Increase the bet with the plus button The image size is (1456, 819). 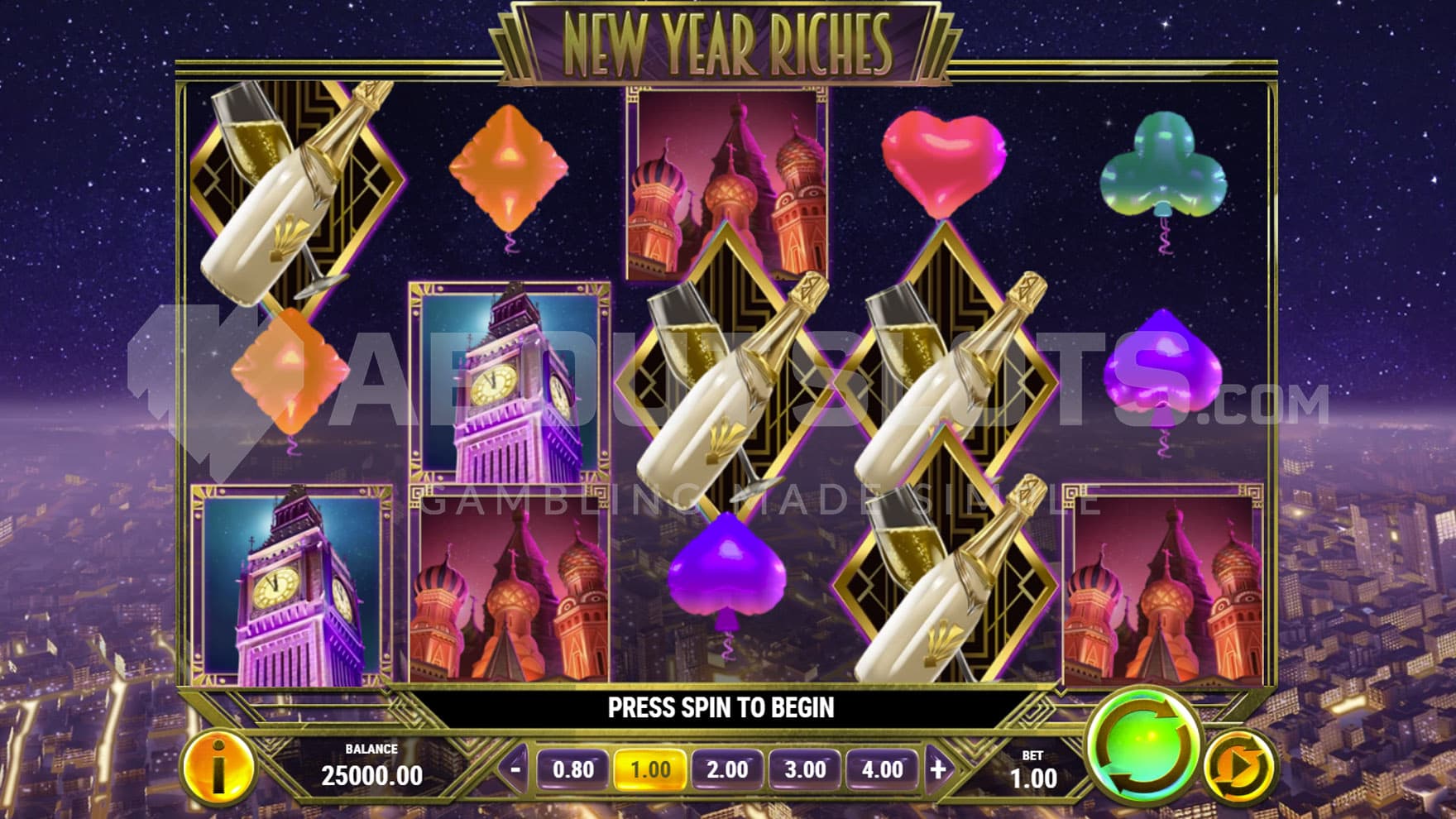click(938, 769)
